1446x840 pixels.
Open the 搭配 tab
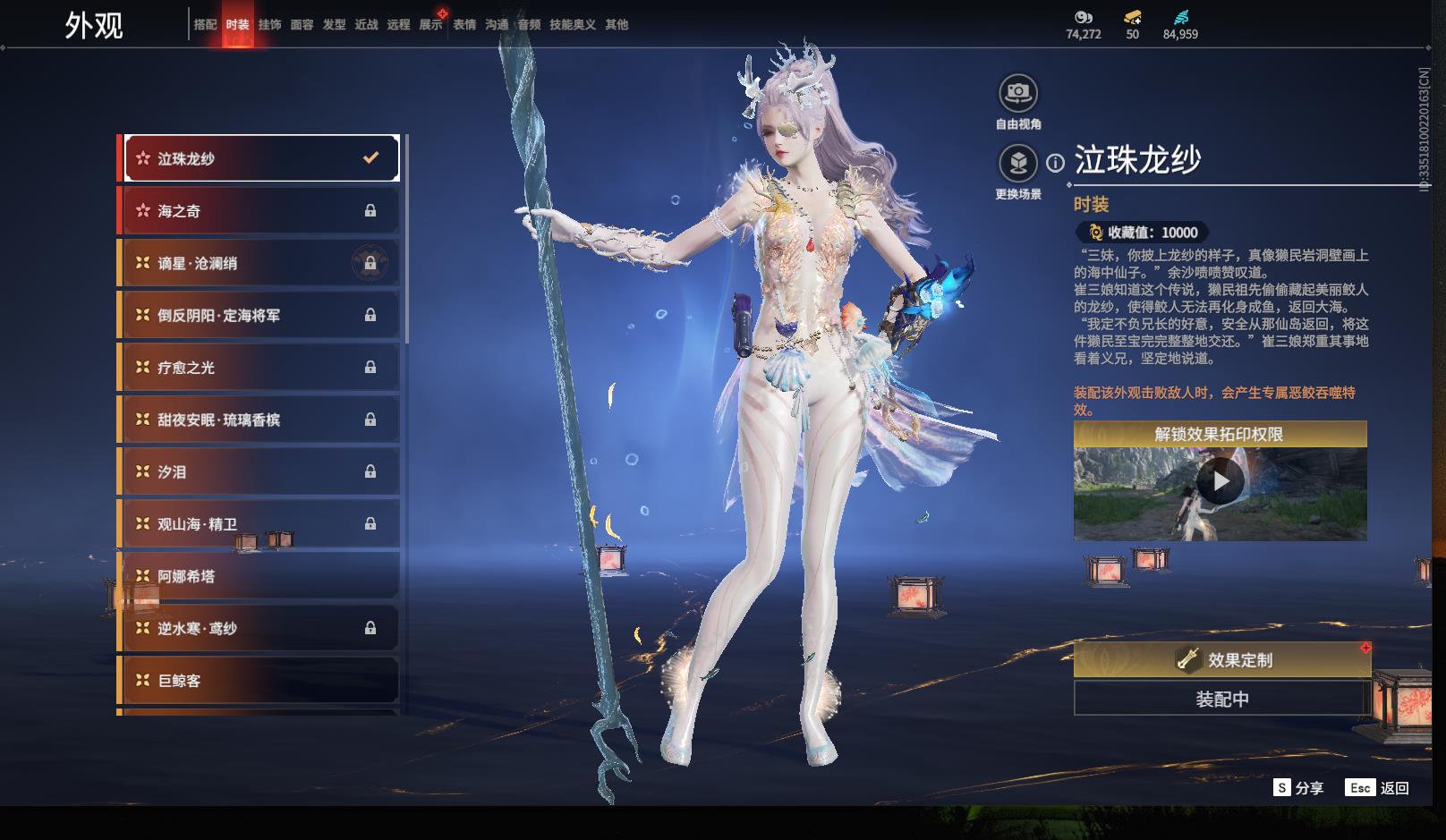tap(205, 25)
